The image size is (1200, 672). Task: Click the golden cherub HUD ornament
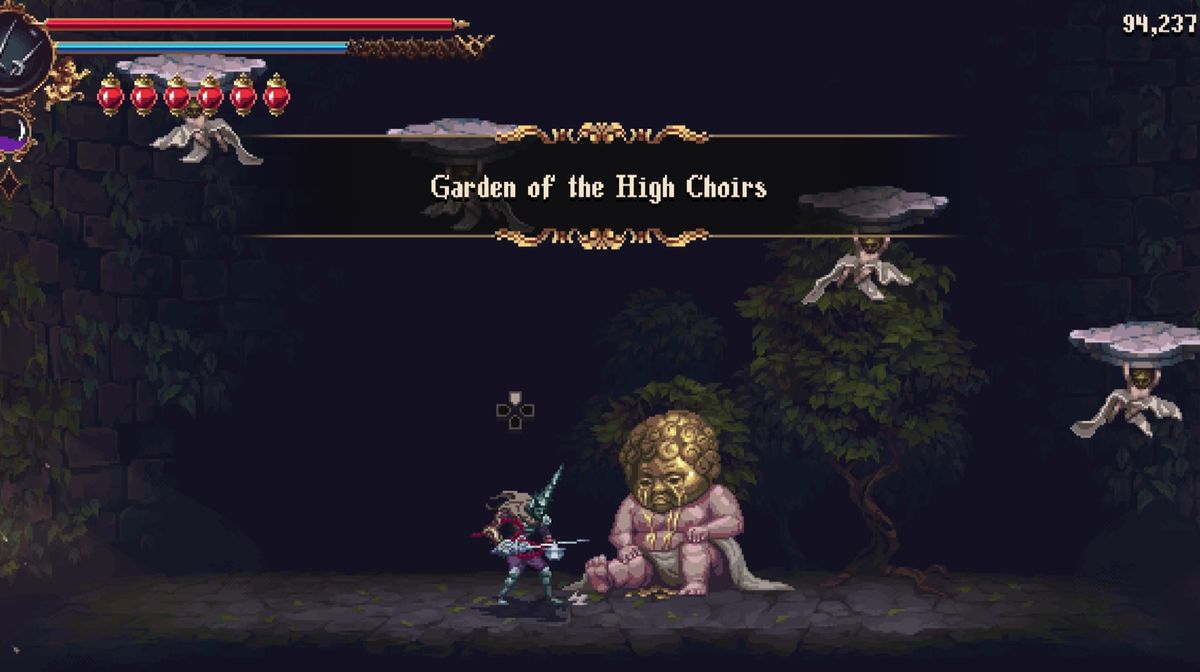click(66, 82)
